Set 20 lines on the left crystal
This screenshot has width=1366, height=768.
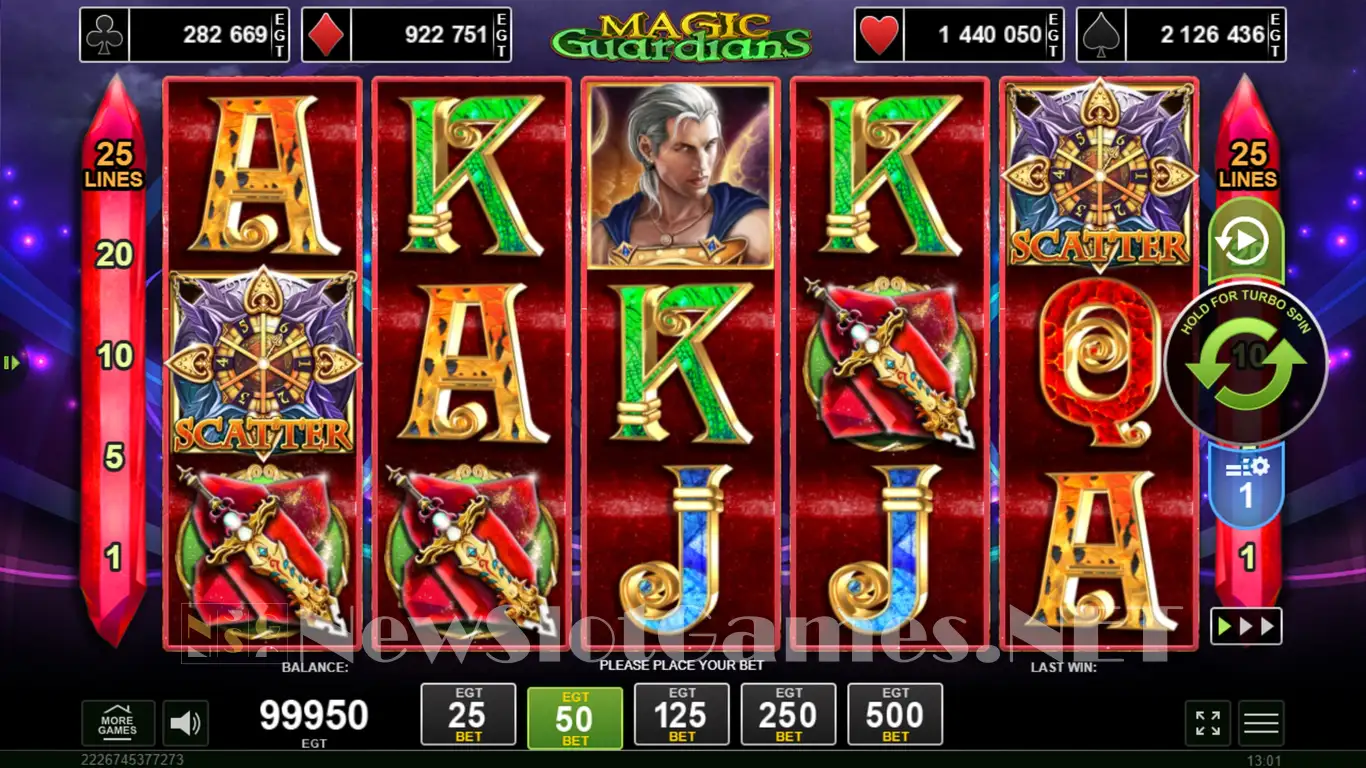pyautogui.click(x=114, y=255)
